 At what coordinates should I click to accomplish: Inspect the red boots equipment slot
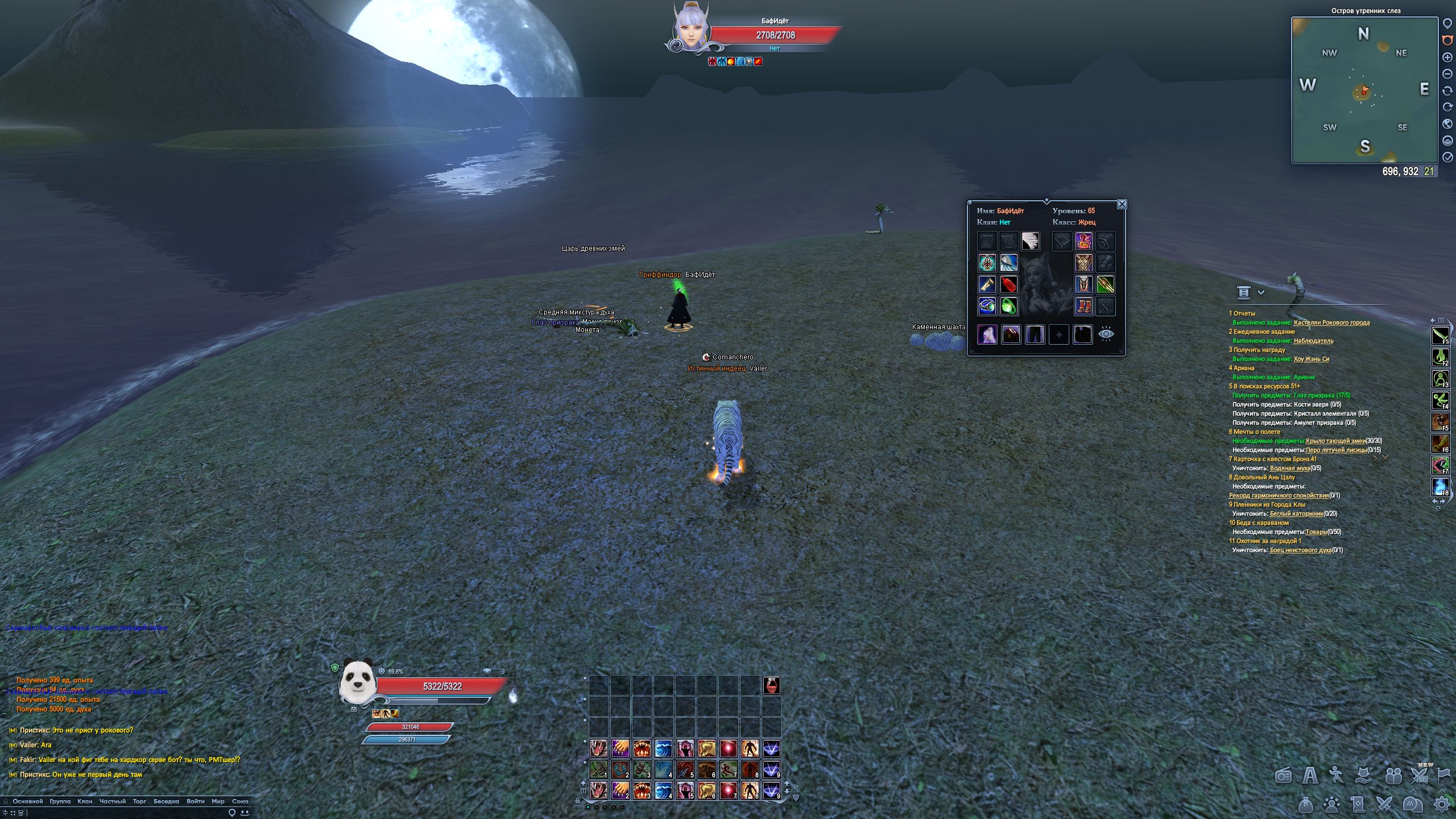pyautogui.click(x=1083, y=306)
